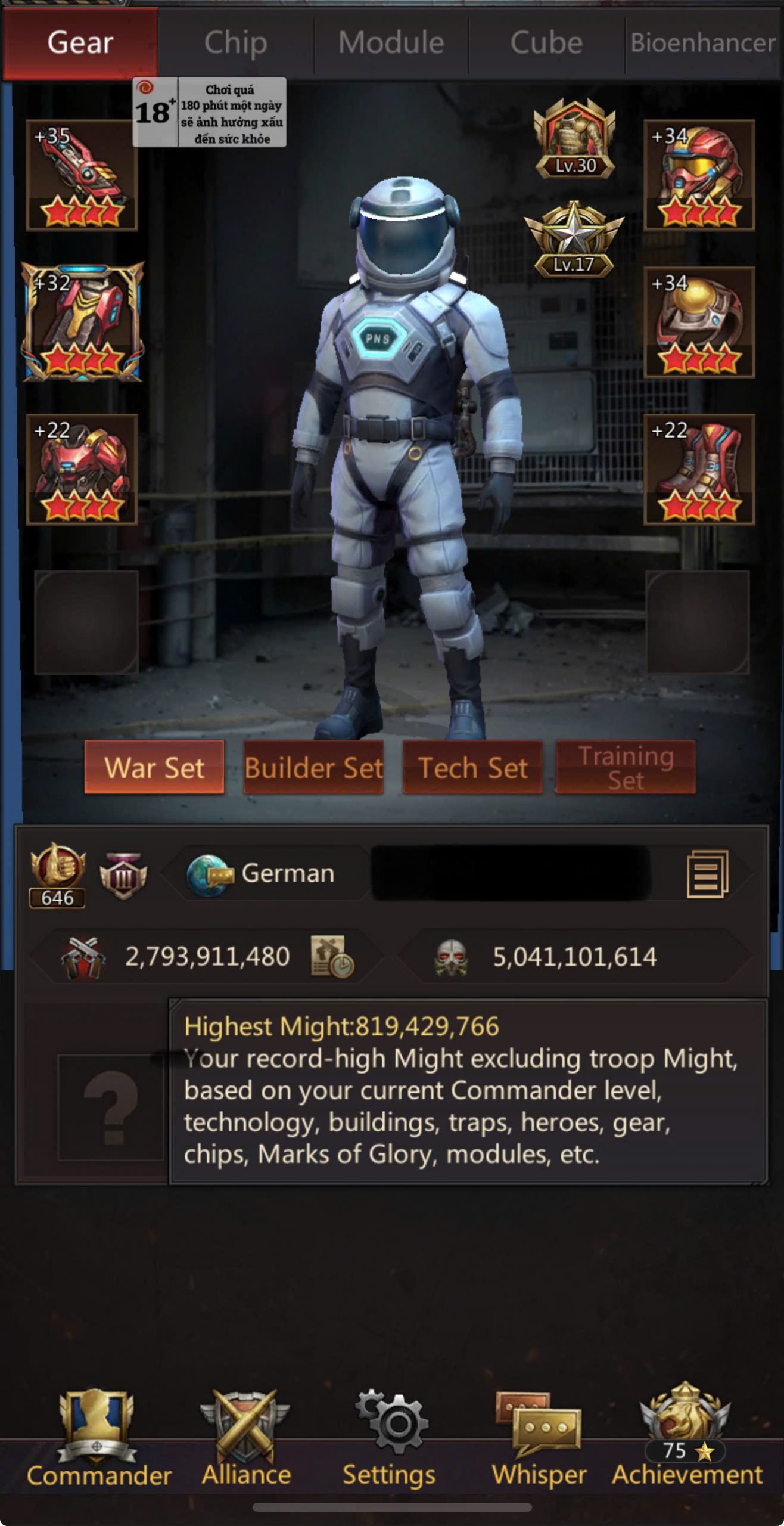The width and height of the screenshot is (784, 1526).
Task: Go to Settings
Action: click(390, 1438)
